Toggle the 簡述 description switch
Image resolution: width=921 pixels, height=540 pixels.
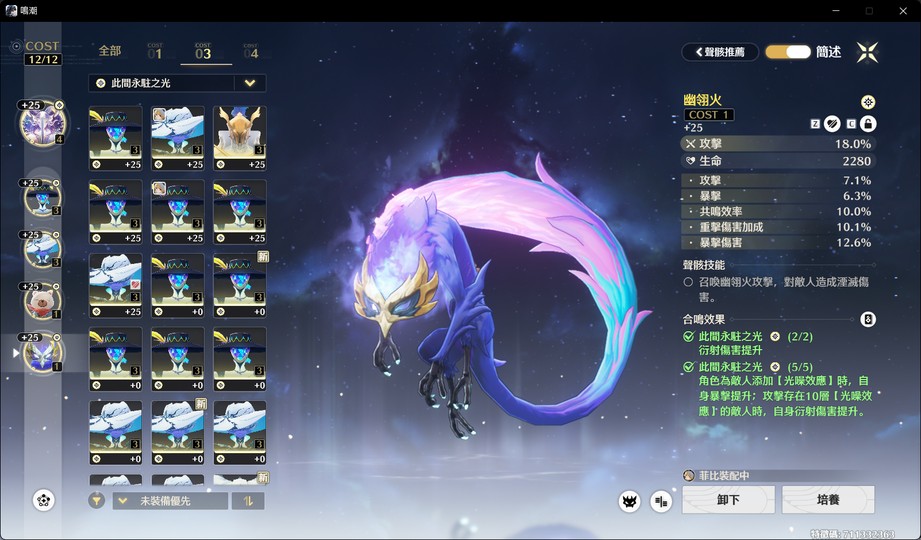[x=788, y=52]
